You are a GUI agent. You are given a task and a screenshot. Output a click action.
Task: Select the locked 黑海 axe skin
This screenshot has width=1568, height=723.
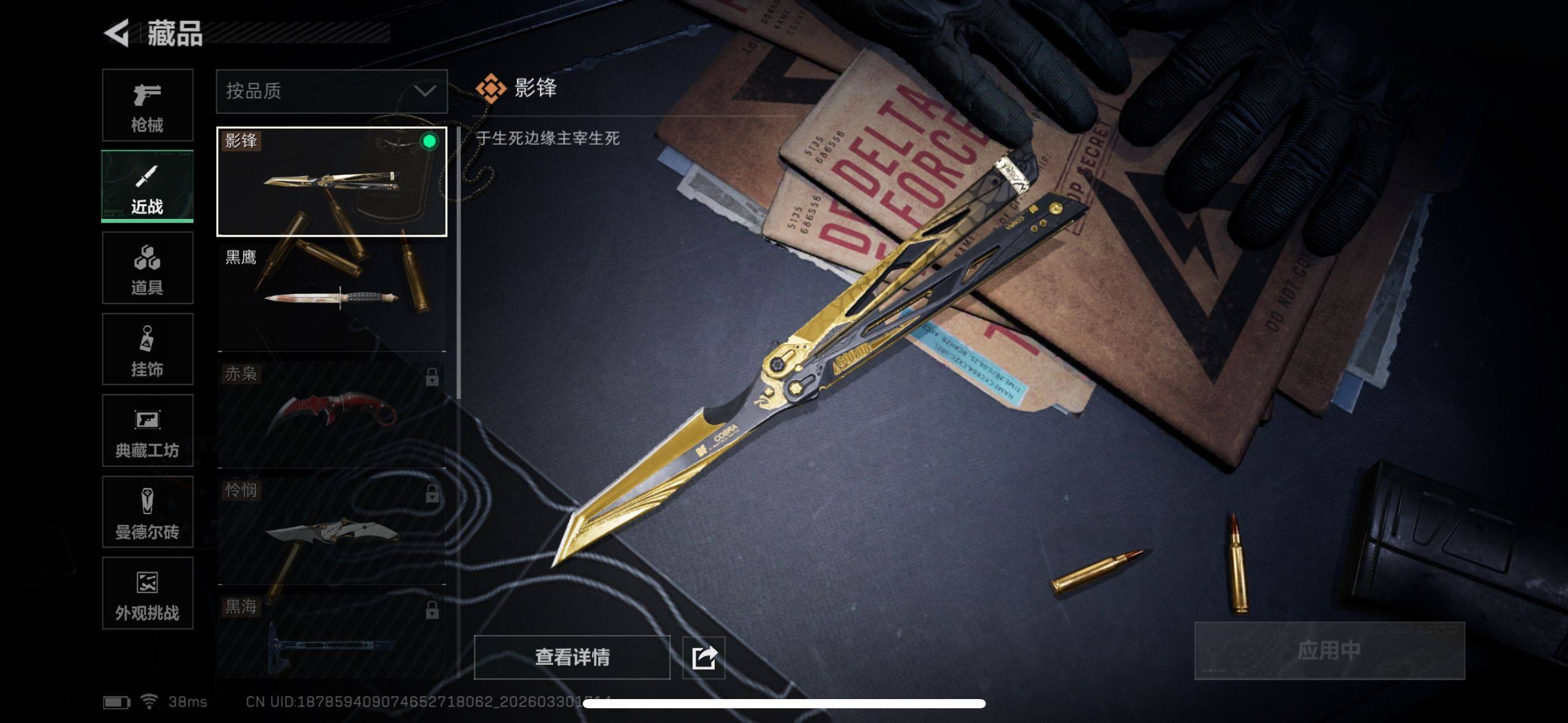point(331,638)
